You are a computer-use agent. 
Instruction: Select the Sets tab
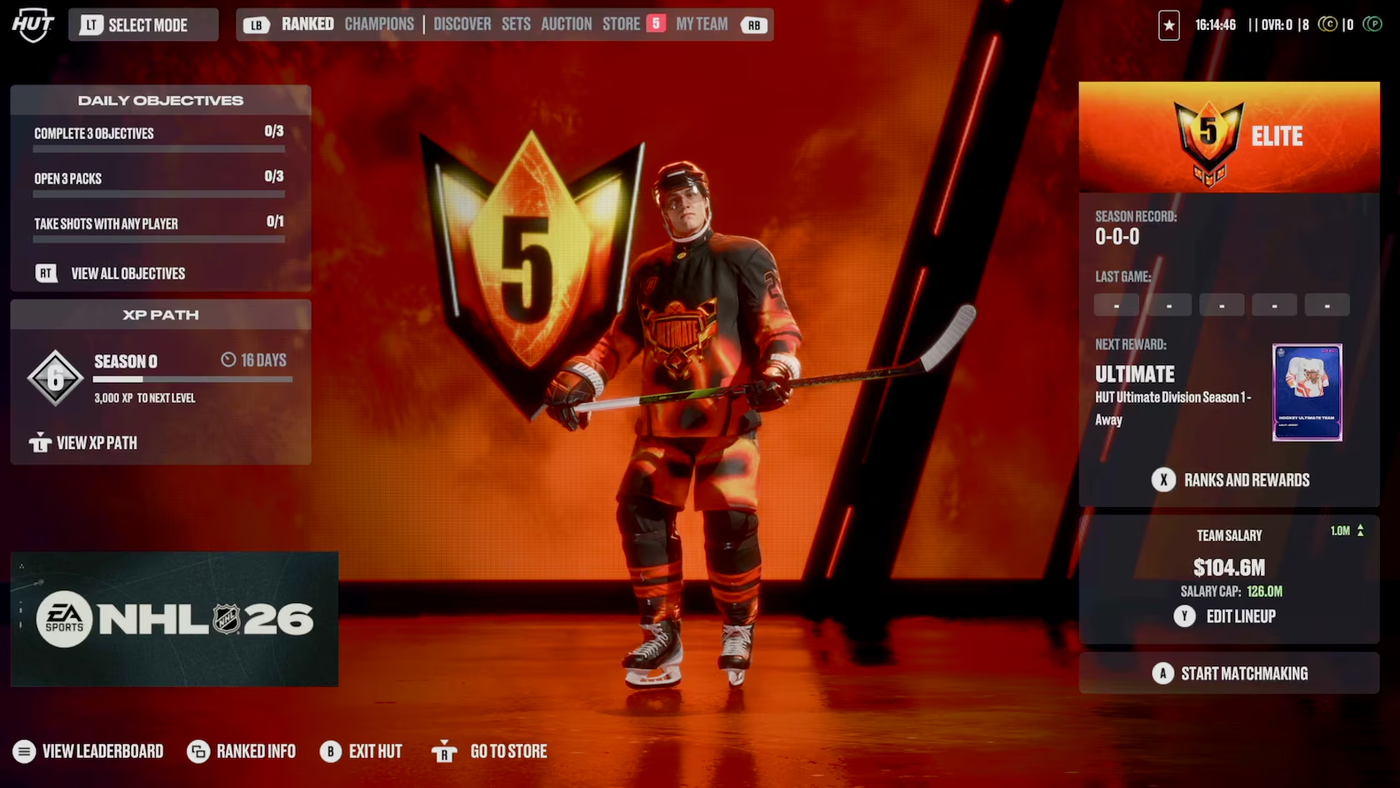[x=516, y=24]
